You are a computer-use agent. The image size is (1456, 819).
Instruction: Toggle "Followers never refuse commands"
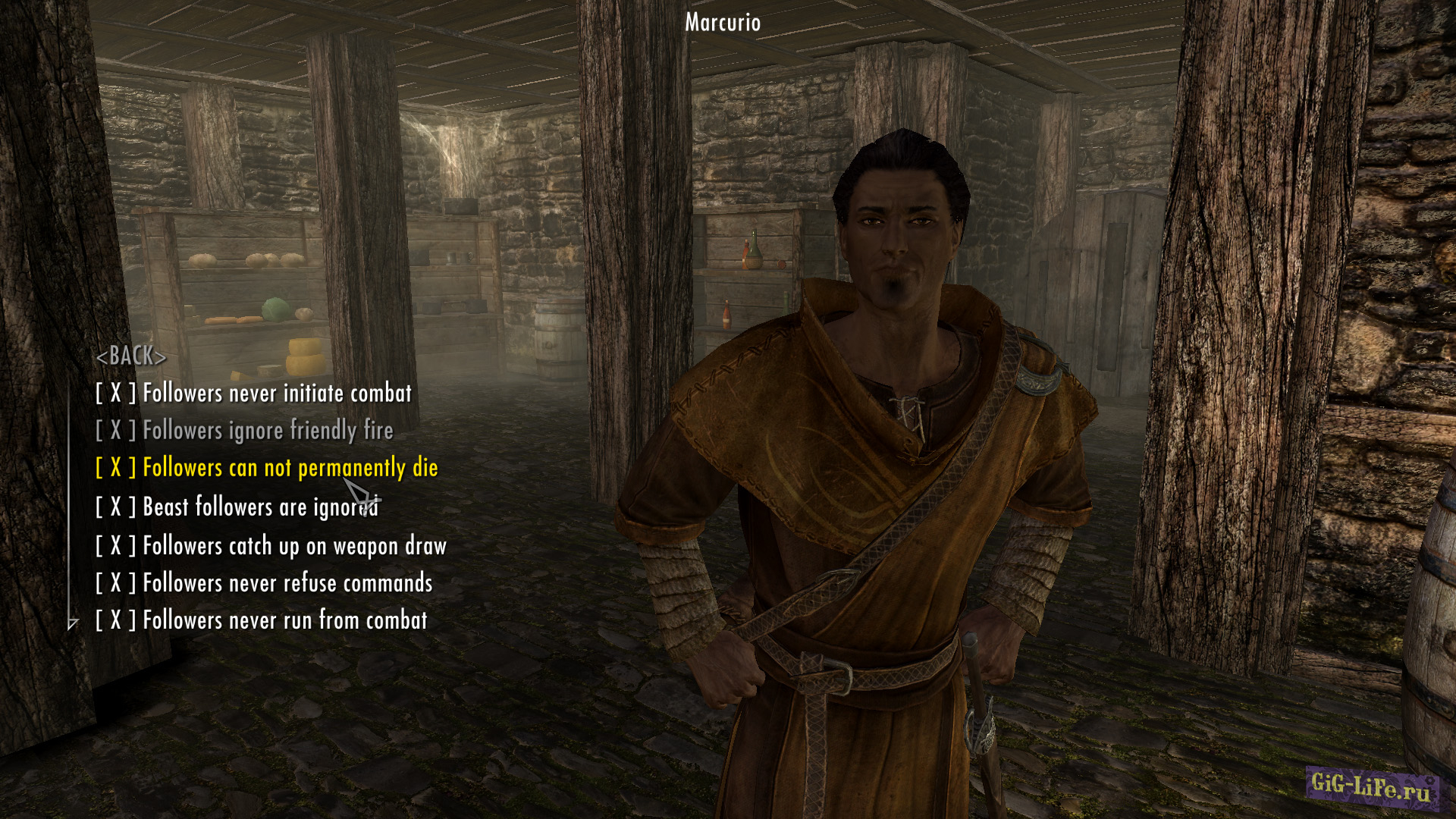click(263, 582)
